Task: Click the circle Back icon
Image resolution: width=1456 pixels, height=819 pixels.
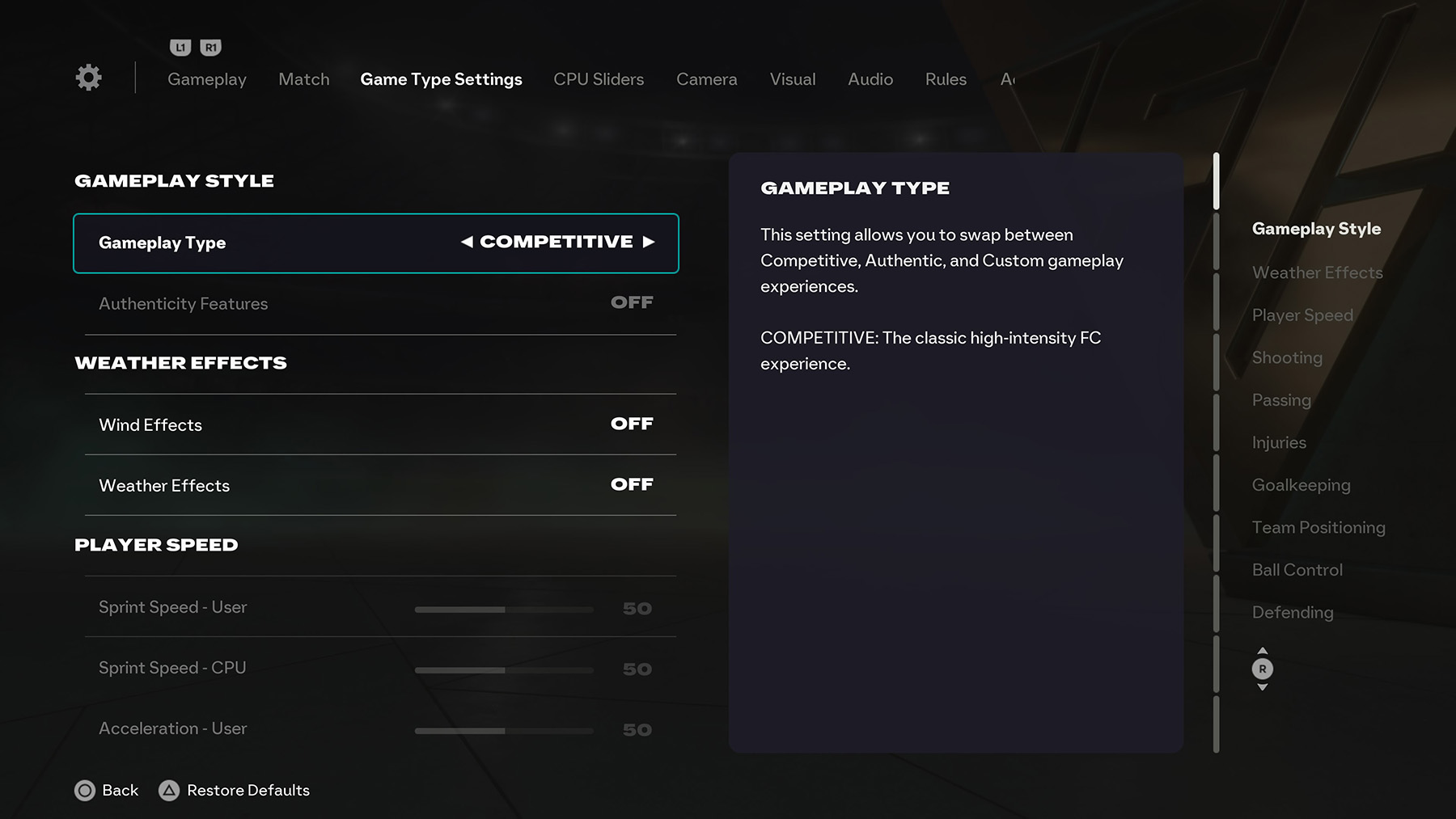Action: coord(85,791)
